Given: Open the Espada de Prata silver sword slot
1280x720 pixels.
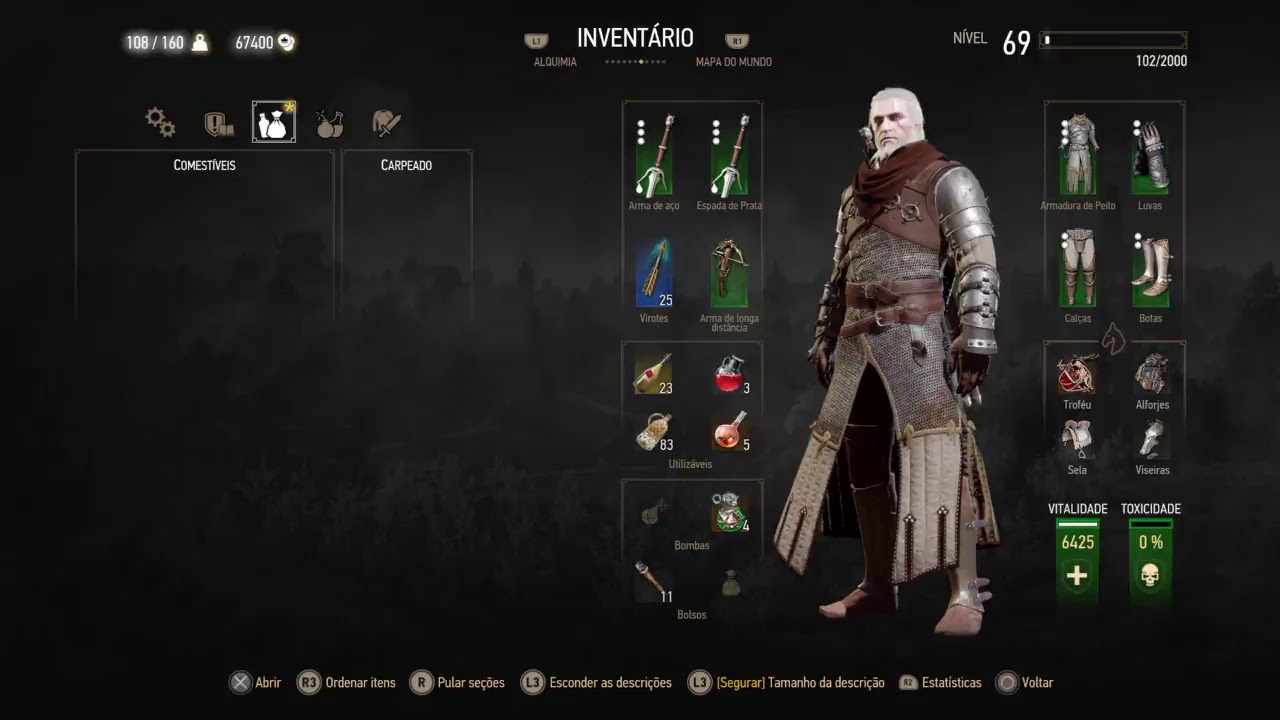Looking at the screenshot, I should tap(729, 155).
